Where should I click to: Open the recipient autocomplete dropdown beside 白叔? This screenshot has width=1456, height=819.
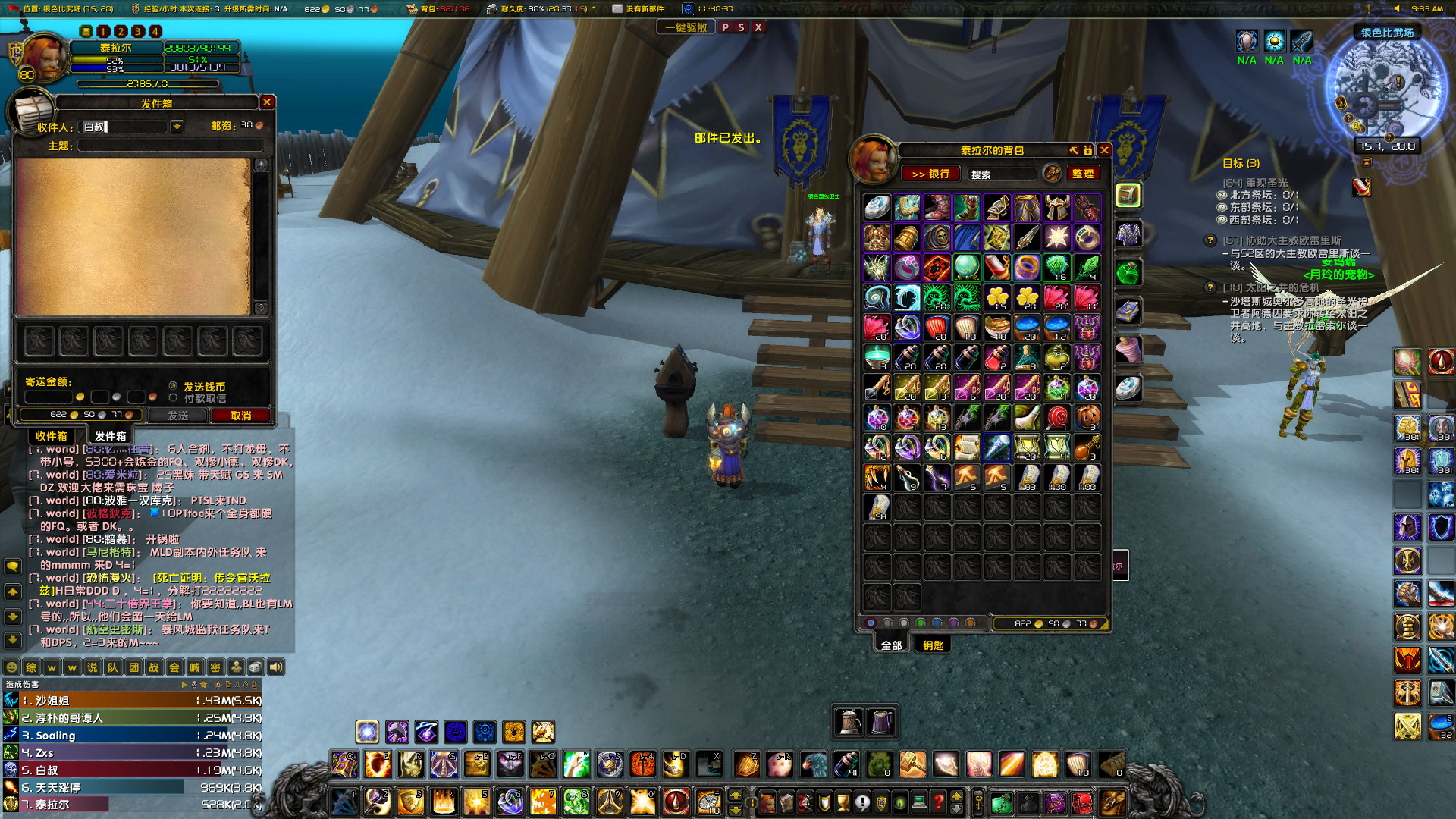(x=177, y=126)
